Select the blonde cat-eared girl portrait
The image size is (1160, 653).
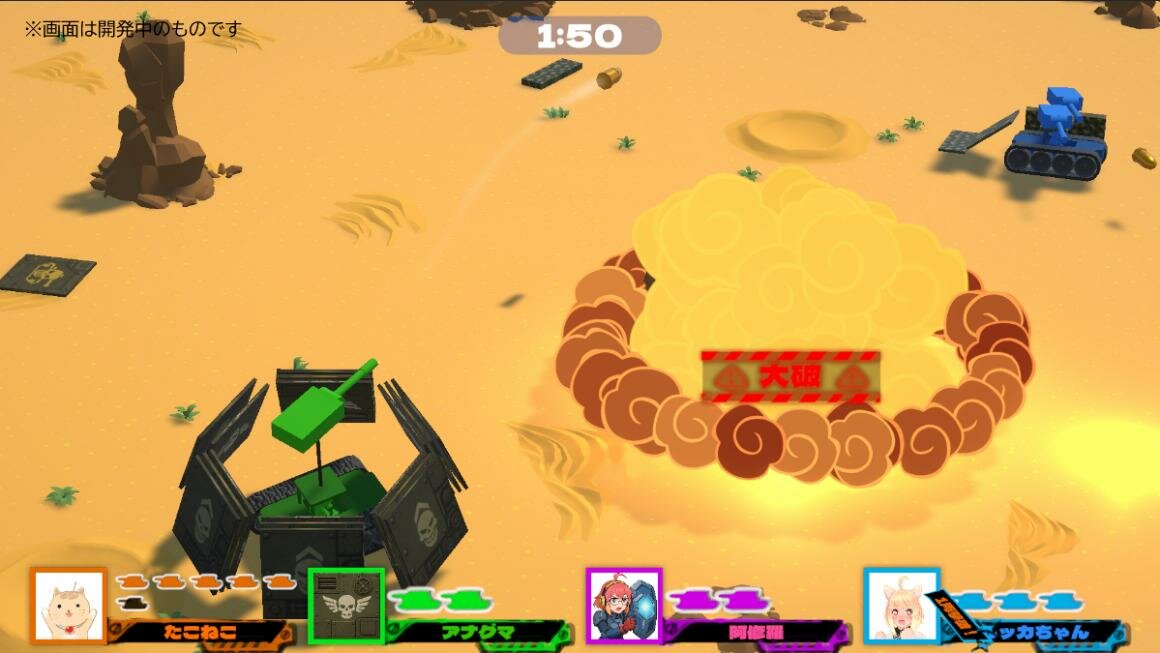click(x=901, y=606)
